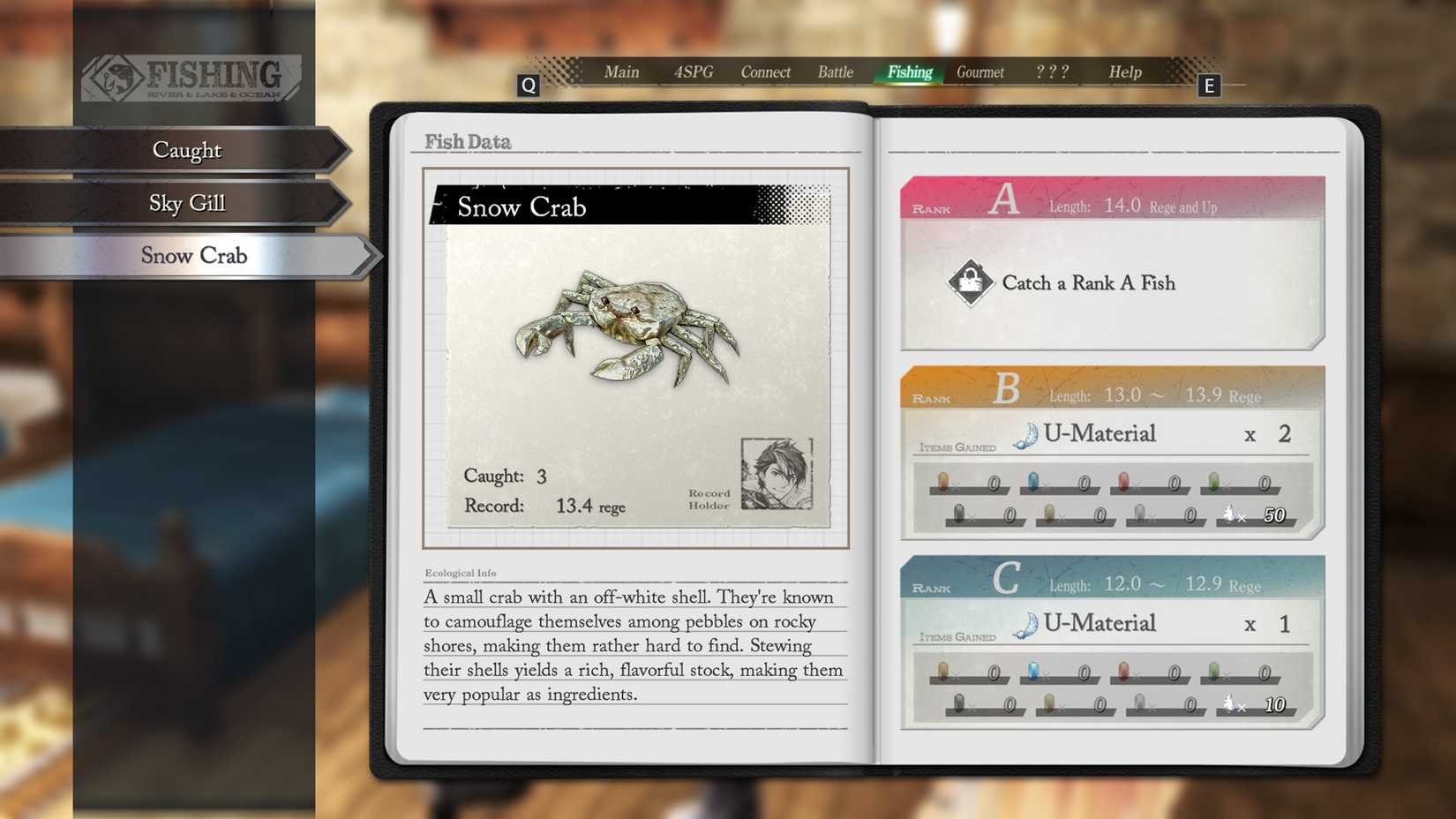Select the Sky Gill entry in the sidebar

point(186,202)
